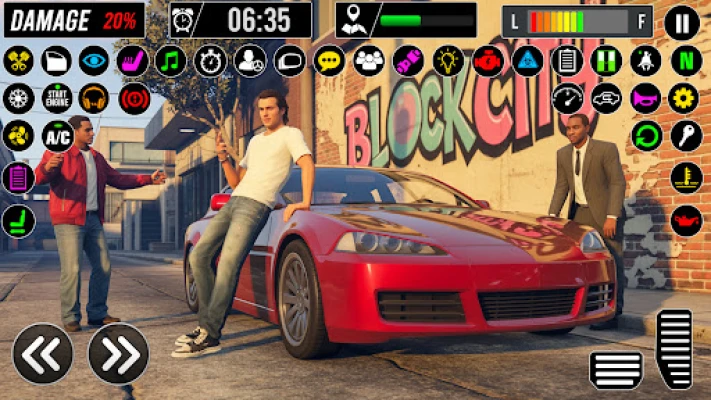Toggle the red parking brake icon
Viewport: 711px width, 400px height.
[134, 98]
